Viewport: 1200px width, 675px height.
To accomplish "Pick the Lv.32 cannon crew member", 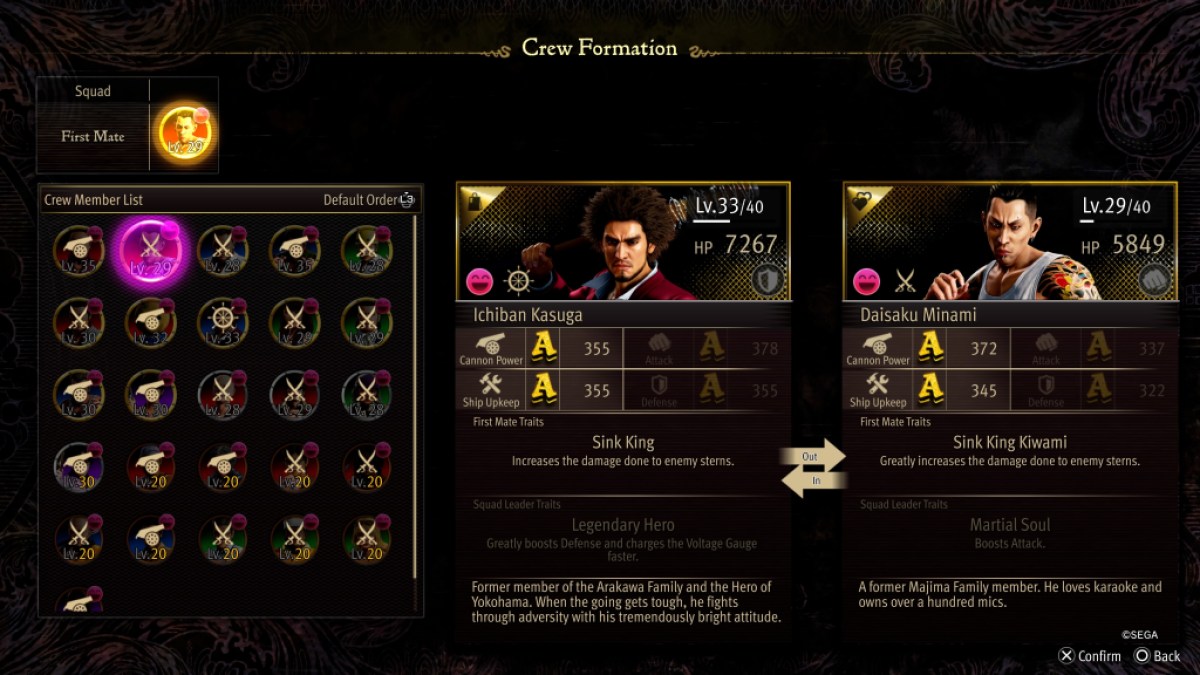I will click(150, 323).
